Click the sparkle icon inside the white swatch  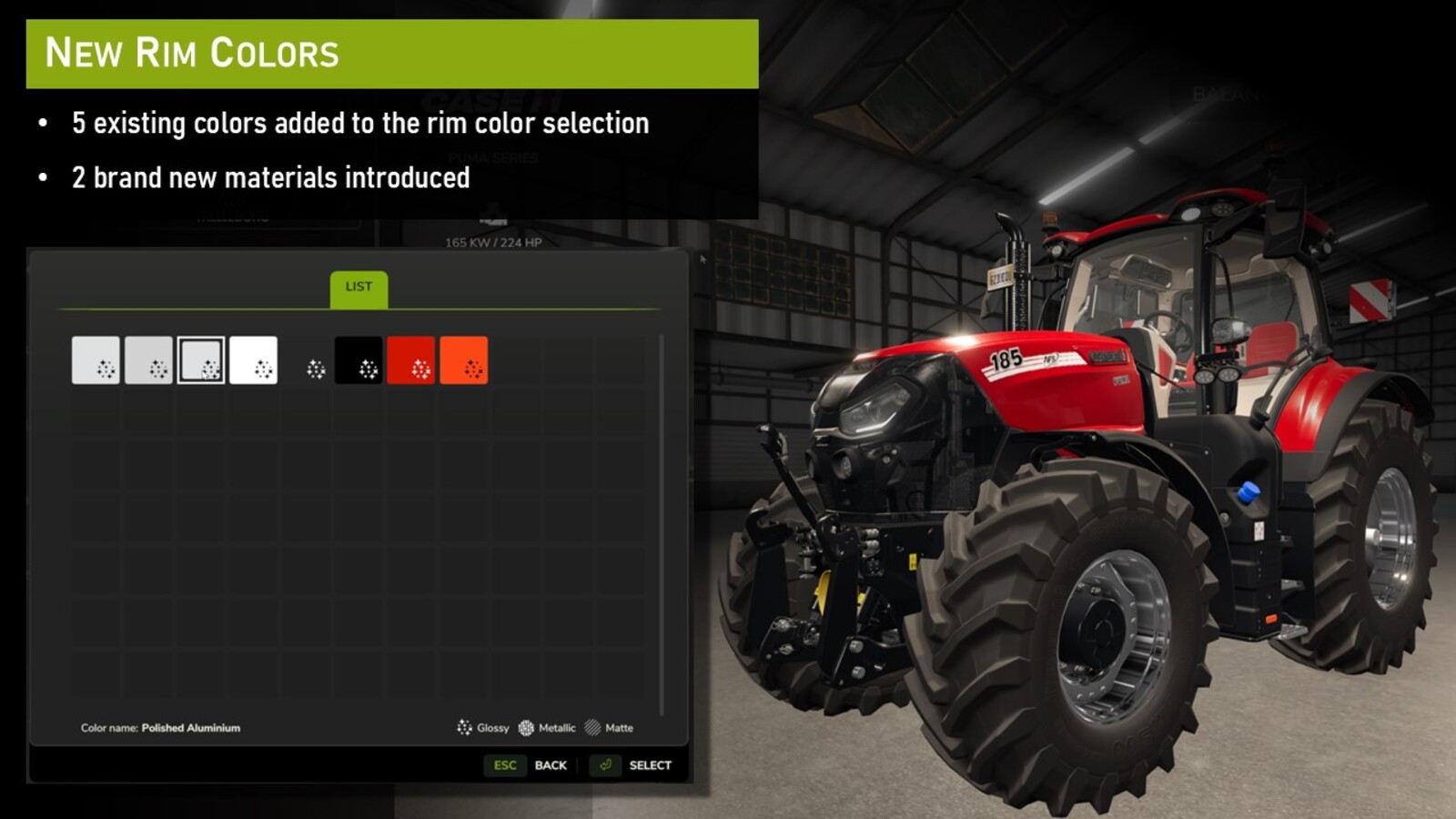tap(265, 369)
